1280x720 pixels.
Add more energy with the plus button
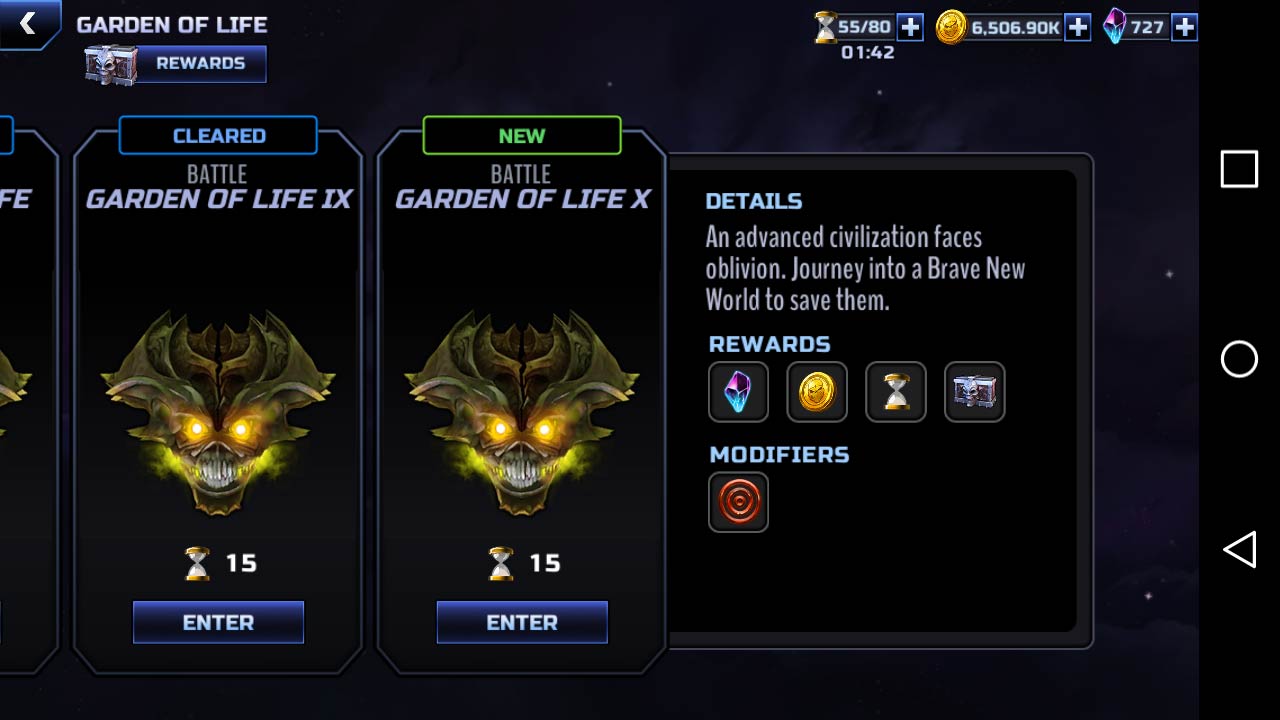[910, 27]
